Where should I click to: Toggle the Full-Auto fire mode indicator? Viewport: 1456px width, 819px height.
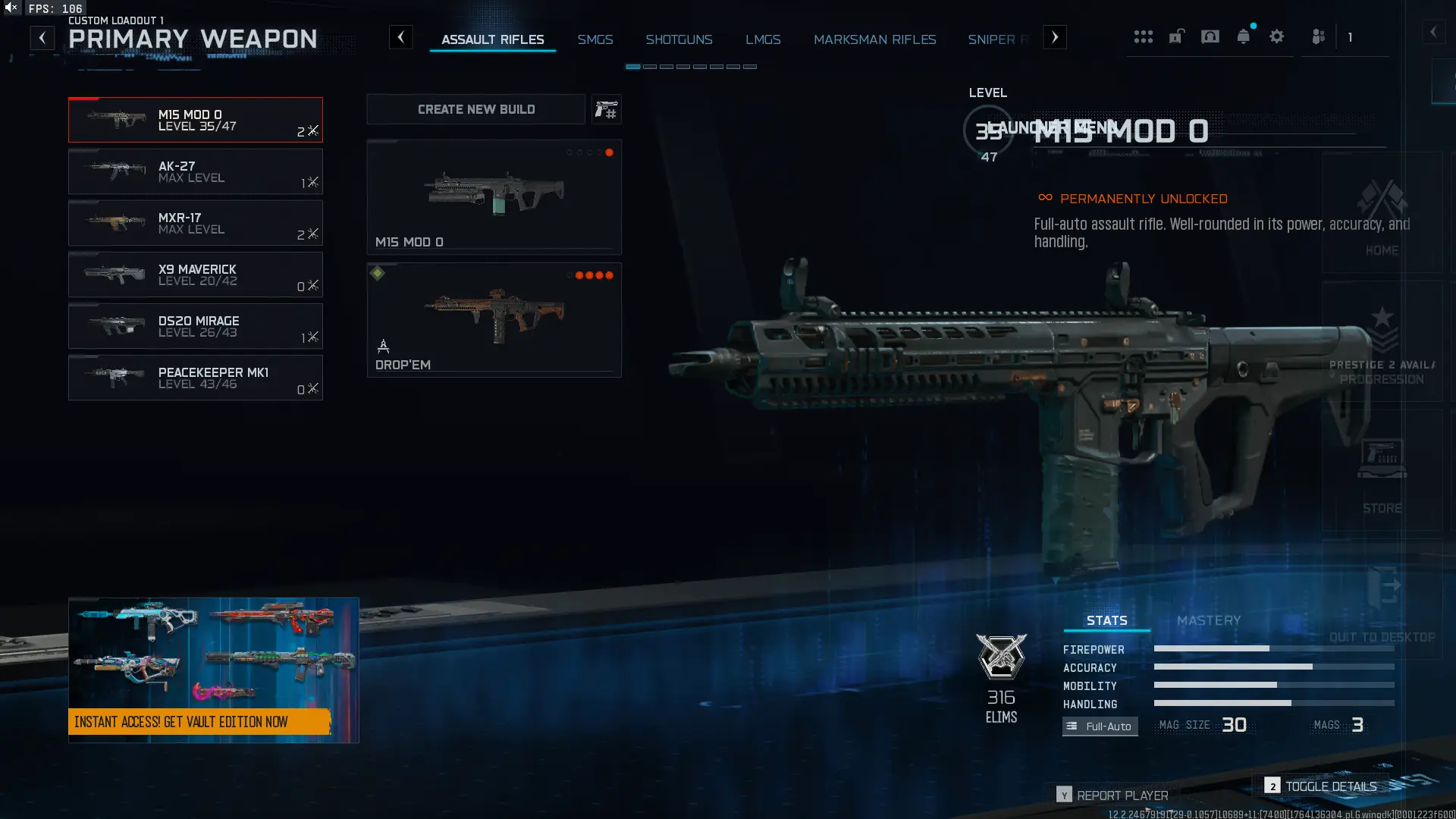1100,726
